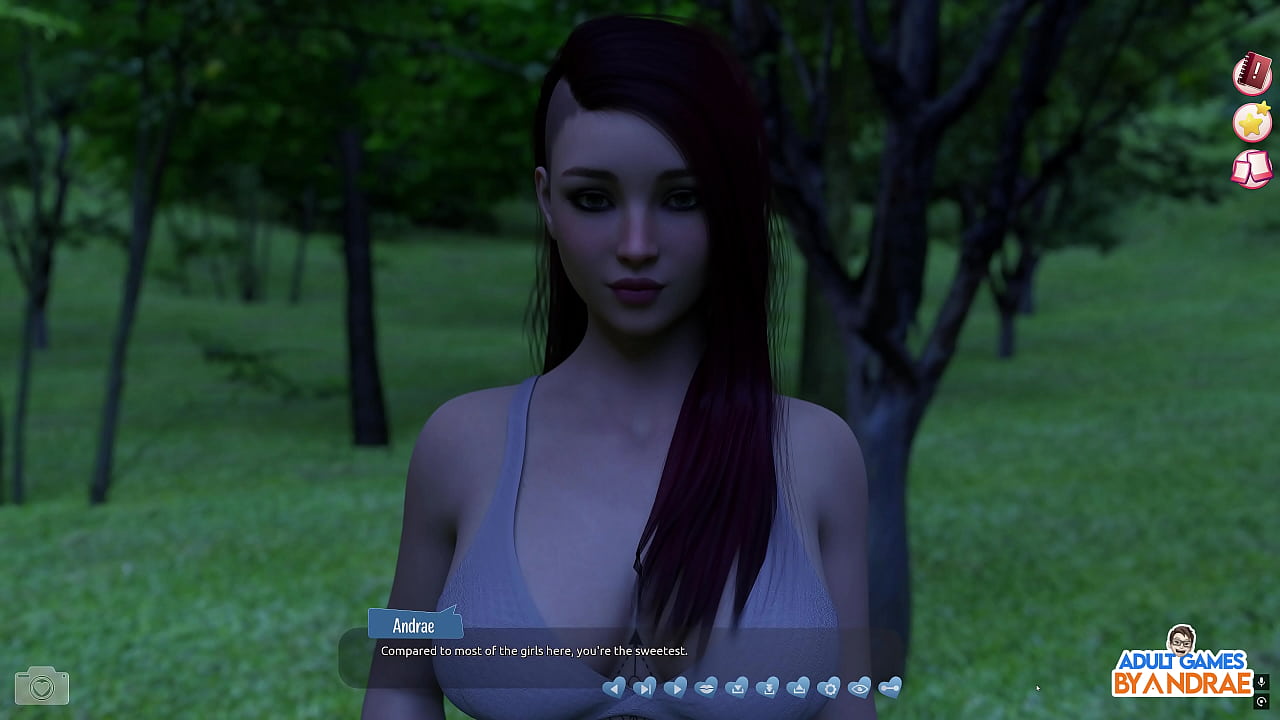Toggle voice with the lips heart icon

[x=707, y=688]
